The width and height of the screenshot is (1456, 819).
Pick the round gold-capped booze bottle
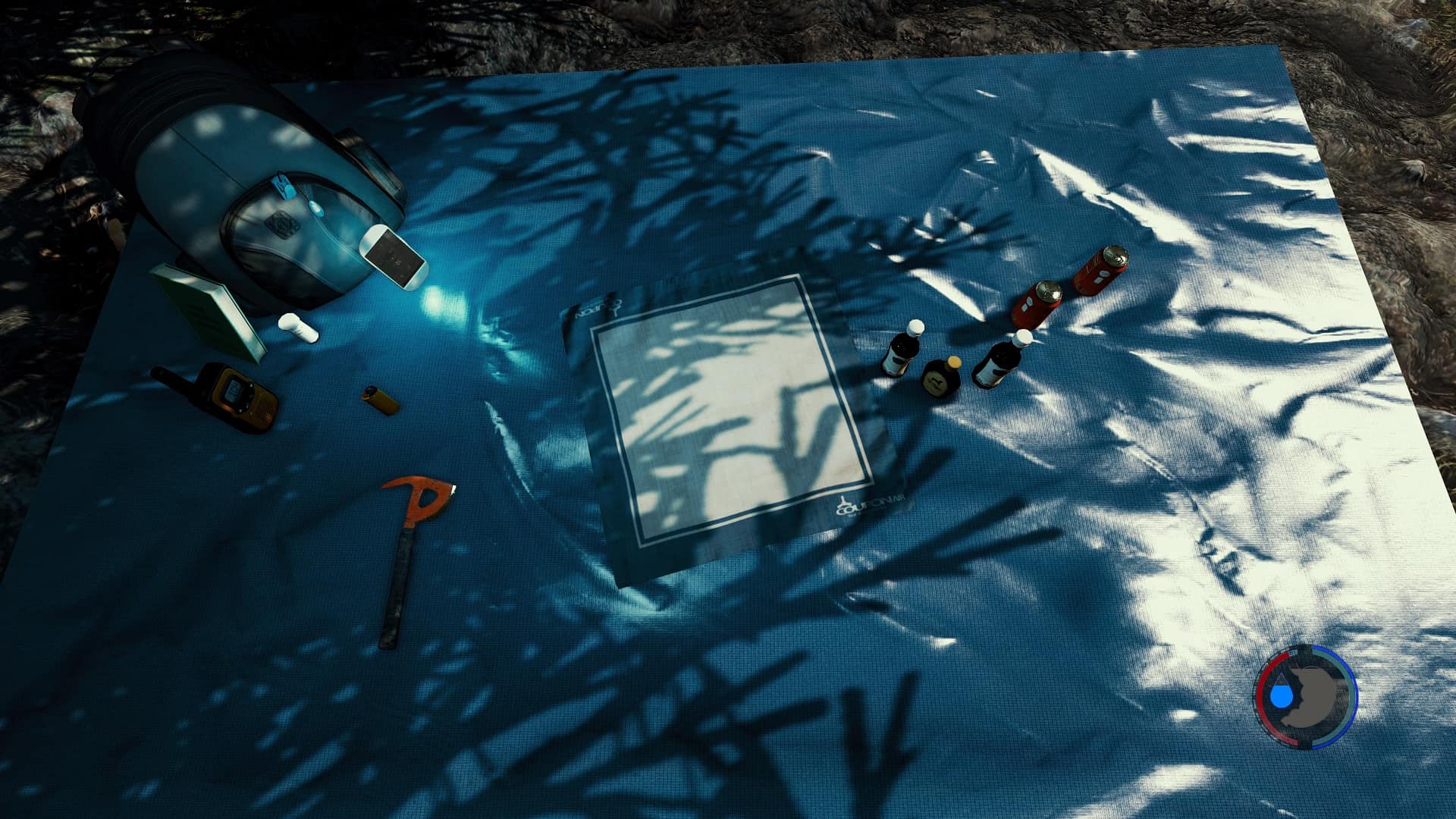point(941,377)
